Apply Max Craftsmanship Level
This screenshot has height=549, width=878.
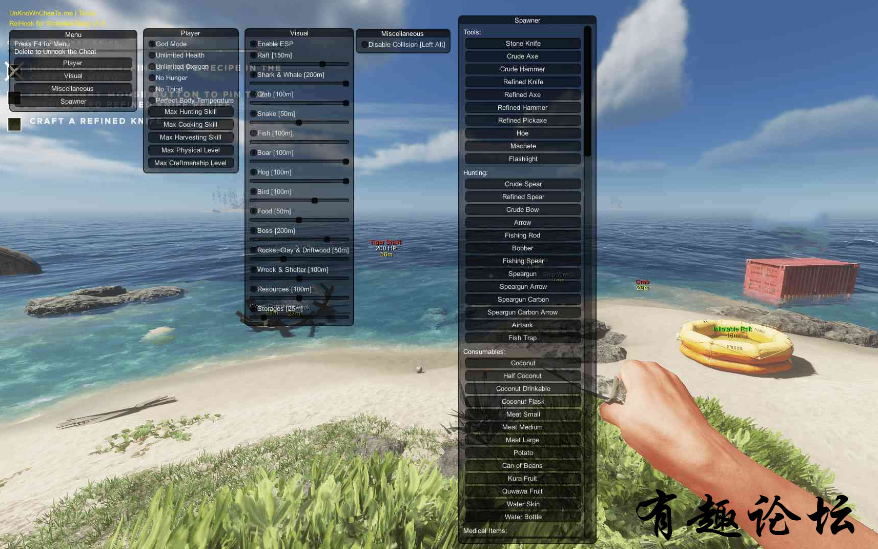pyautogui.click(x=191, y=162)
